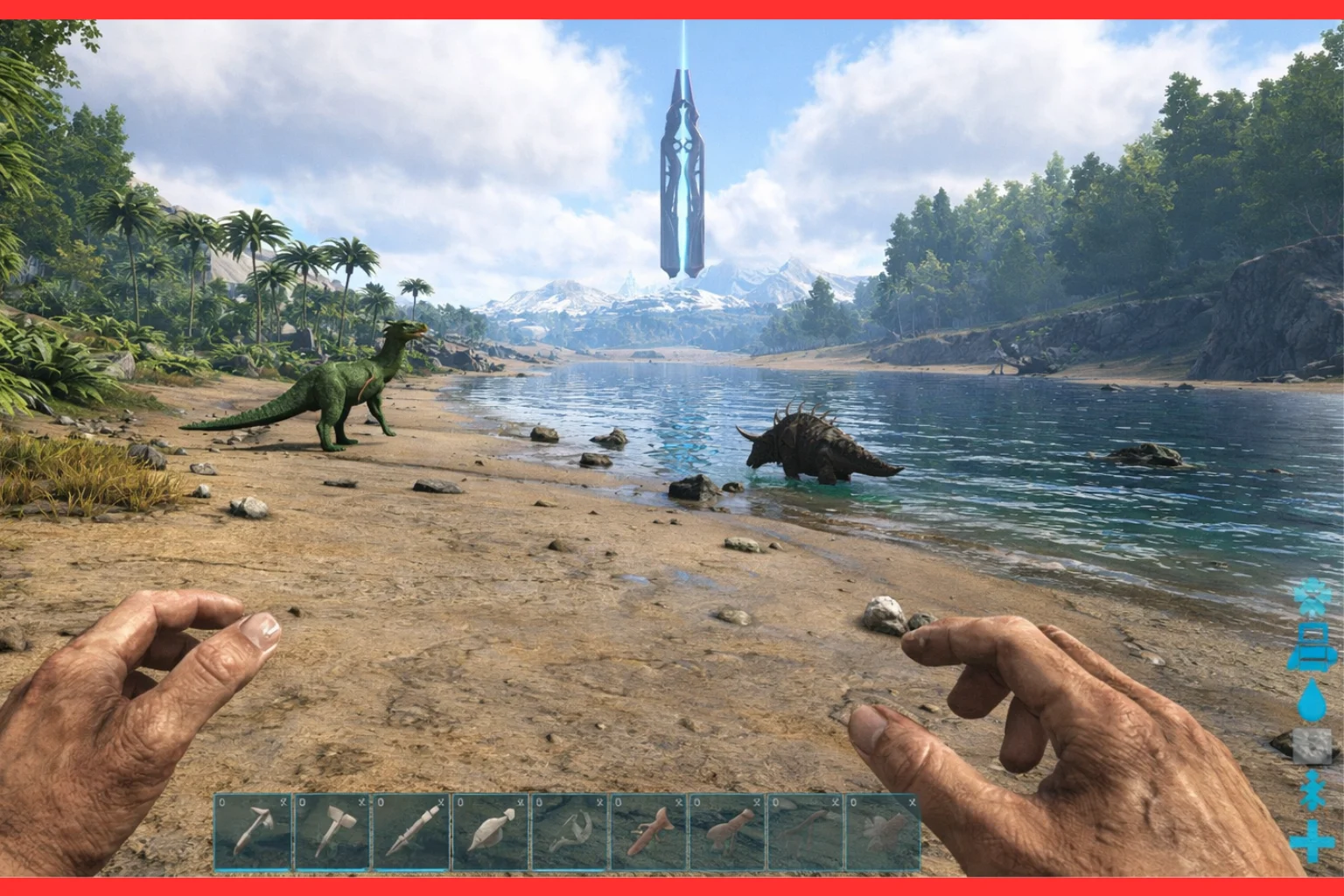Viewport: 1344px width, 896px height.
Task: Select the mushroom-shaped item hotbar slot
Action: 726,832
